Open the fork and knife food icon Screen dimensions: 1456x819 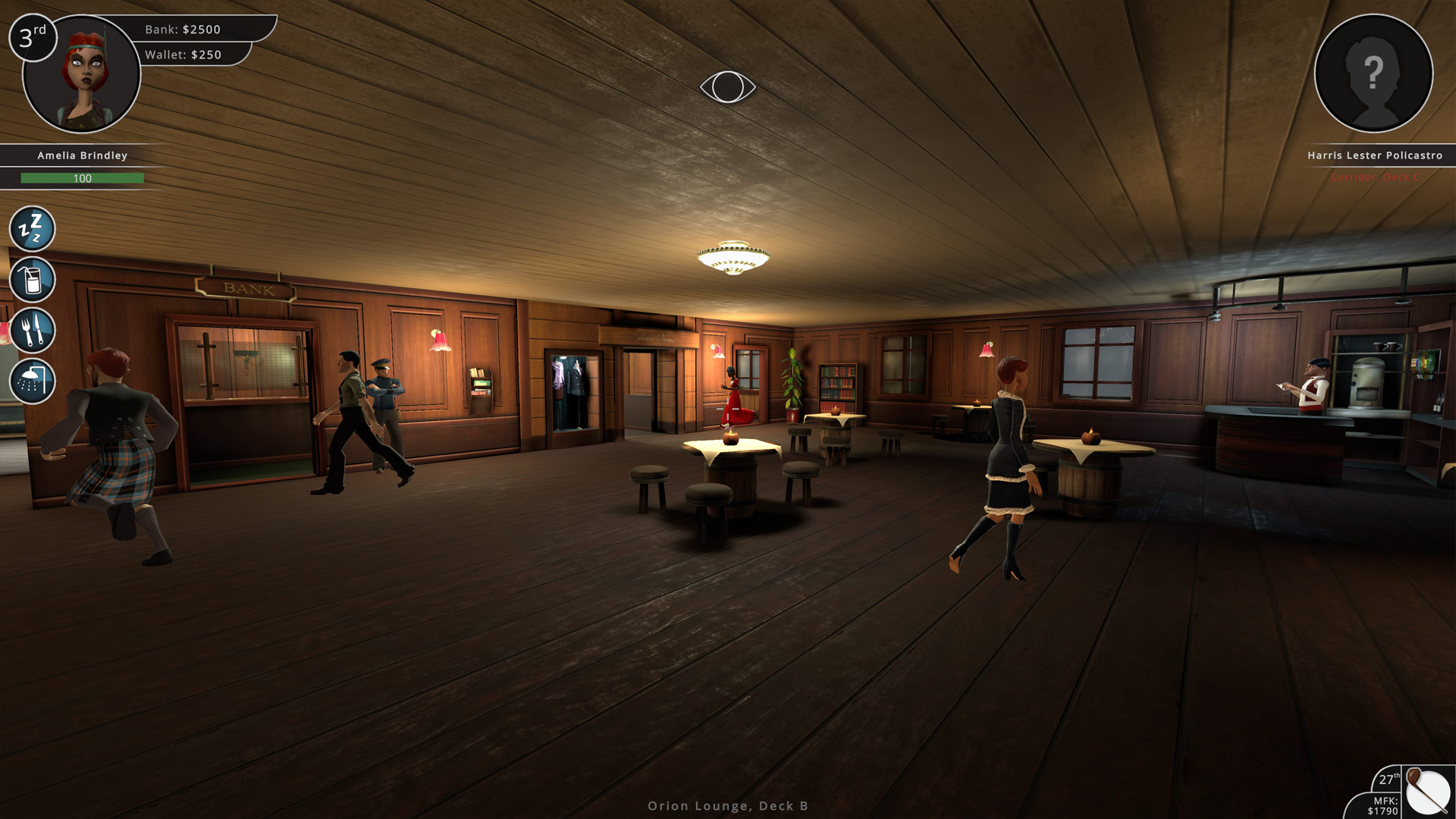[x=32, y=330]
